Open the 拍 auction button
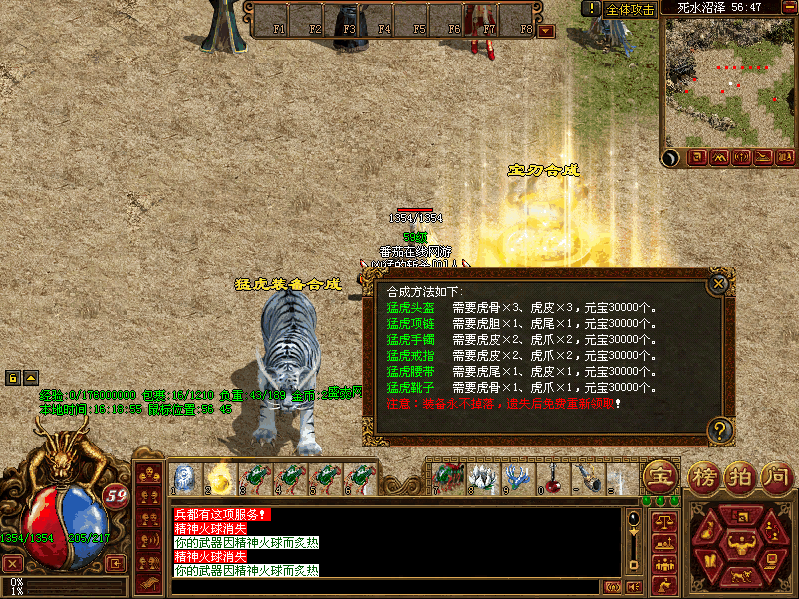The image size is (799, 599). [x=739, y=475]
